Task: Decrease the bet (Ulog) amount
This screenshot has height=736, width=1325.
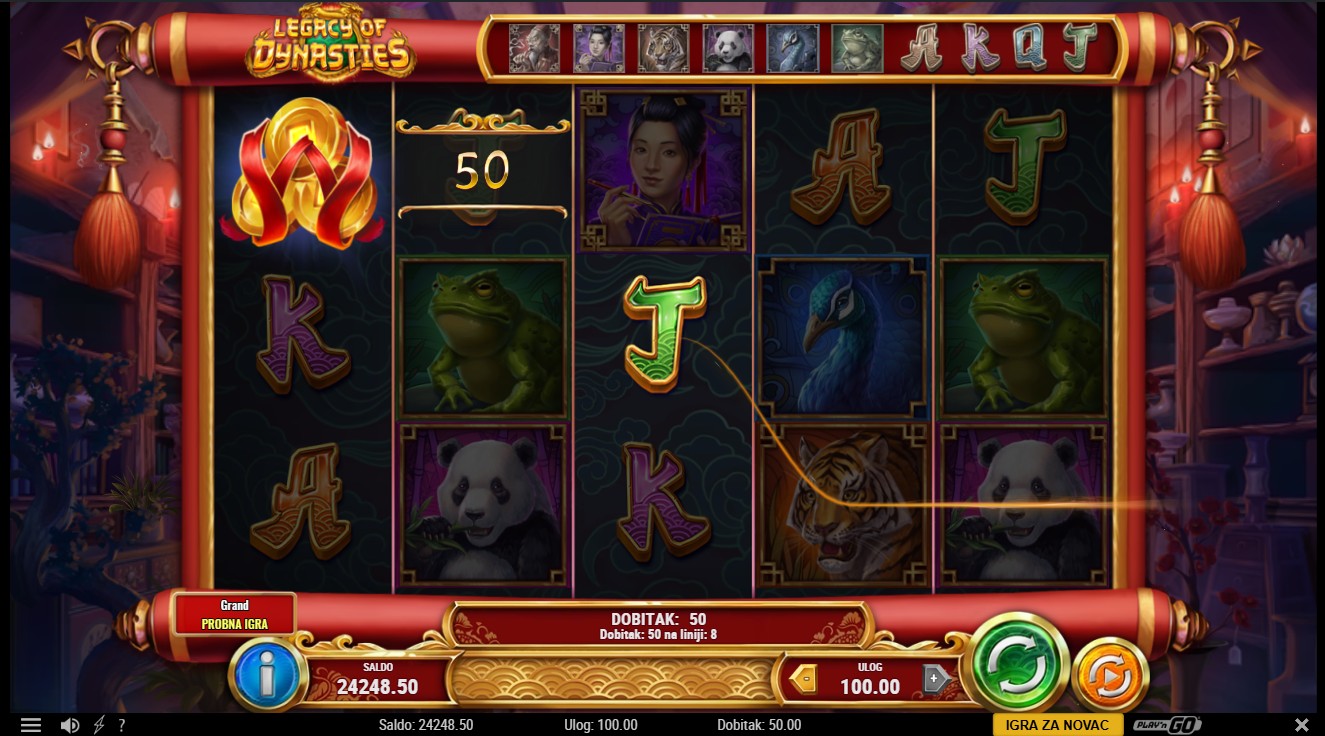Action: click(803, 679)
